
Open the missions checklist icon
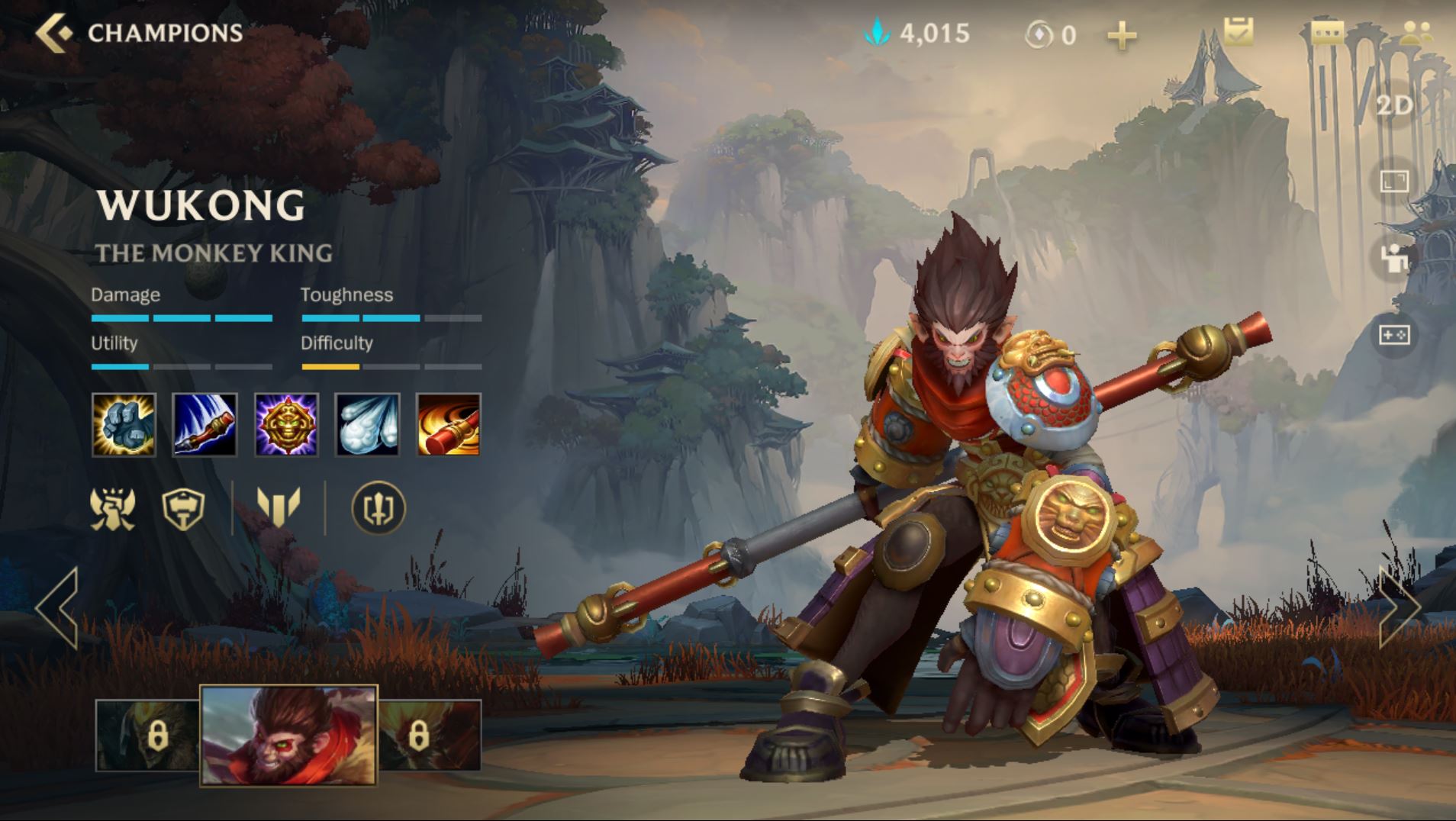click(x=1238, y=32)
